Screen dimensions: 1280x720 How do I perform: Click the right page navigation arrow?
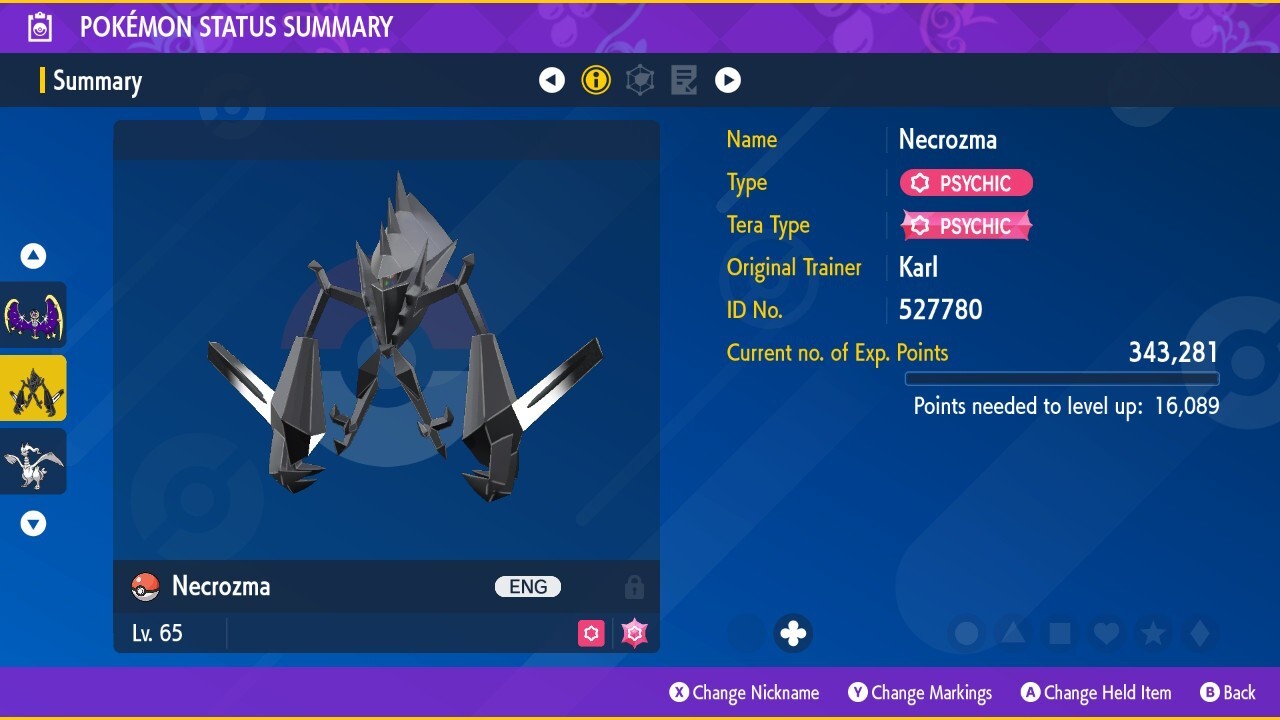[x=728, y=80]
